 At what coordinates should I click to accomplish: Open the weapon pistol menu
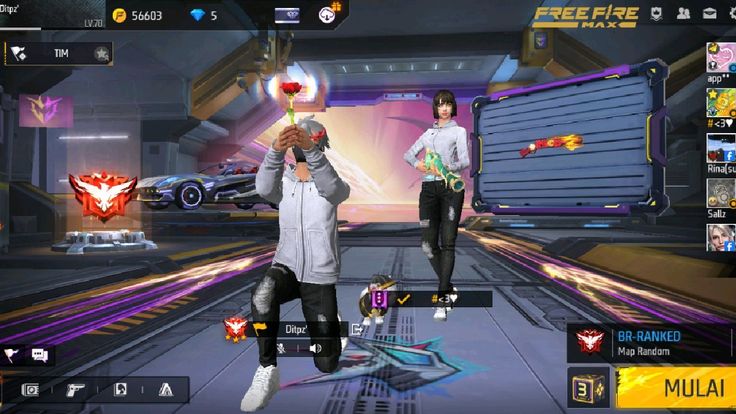[75, 389]
